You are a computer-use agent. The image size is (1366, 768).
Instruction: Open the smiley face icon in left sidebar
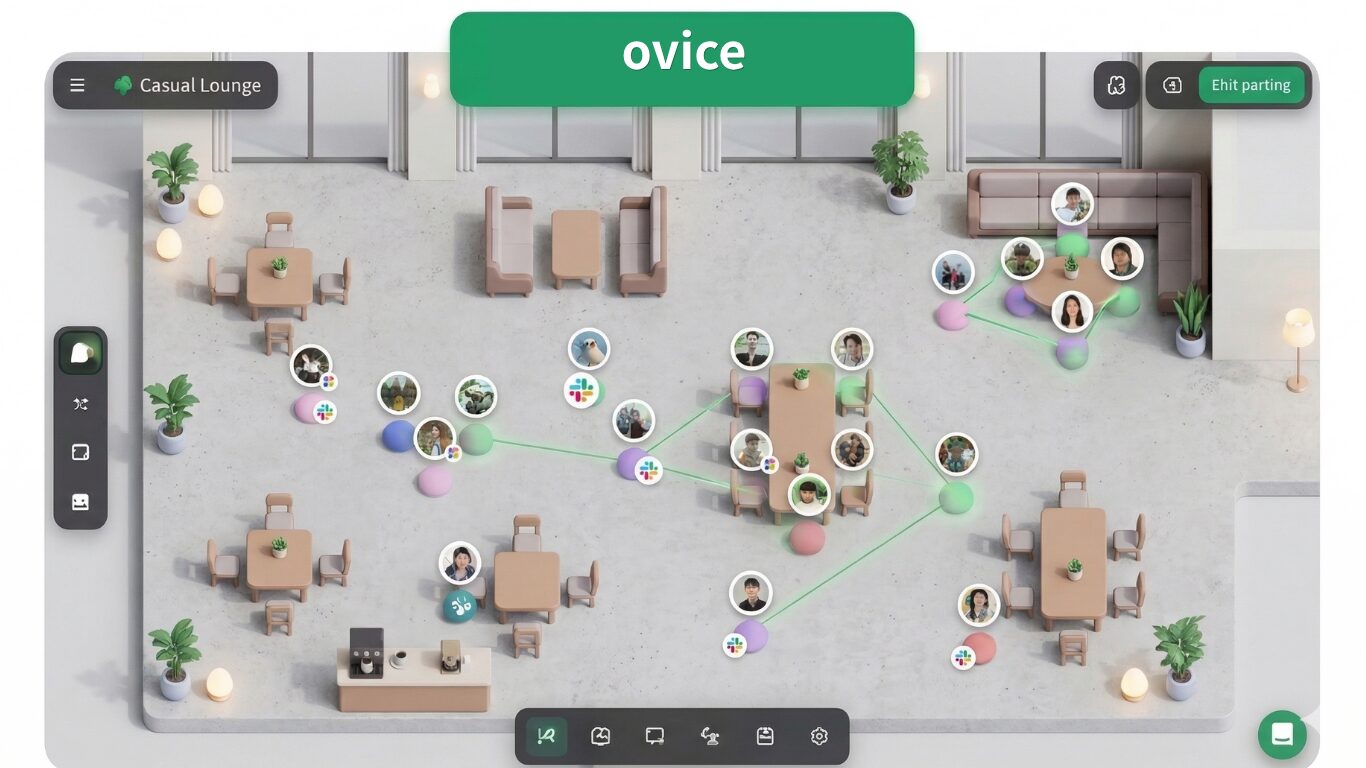(x=81, y=502)
